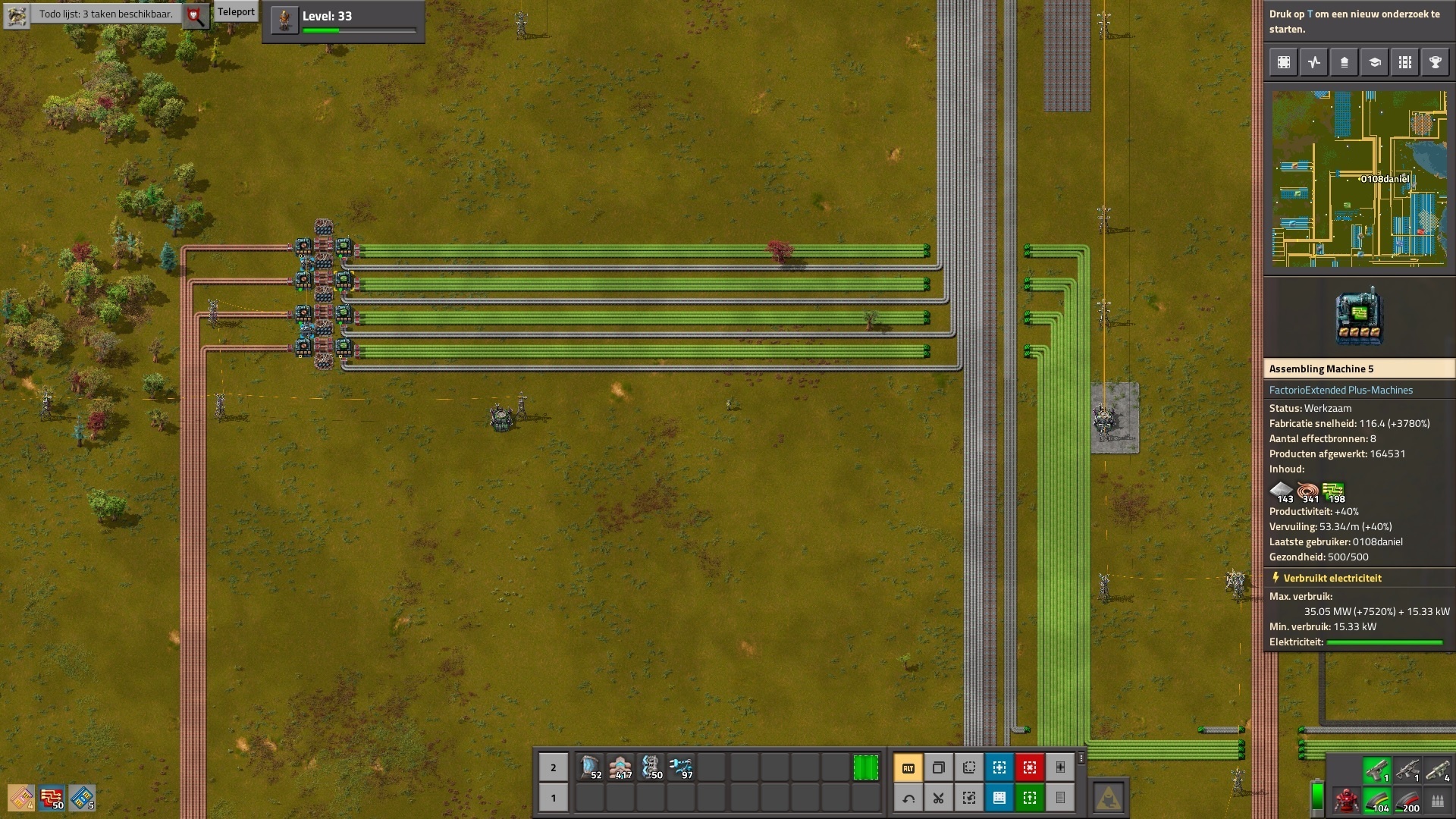
Task: Switch active weapon to the submachine gun slot
Action: [1407, 770]
